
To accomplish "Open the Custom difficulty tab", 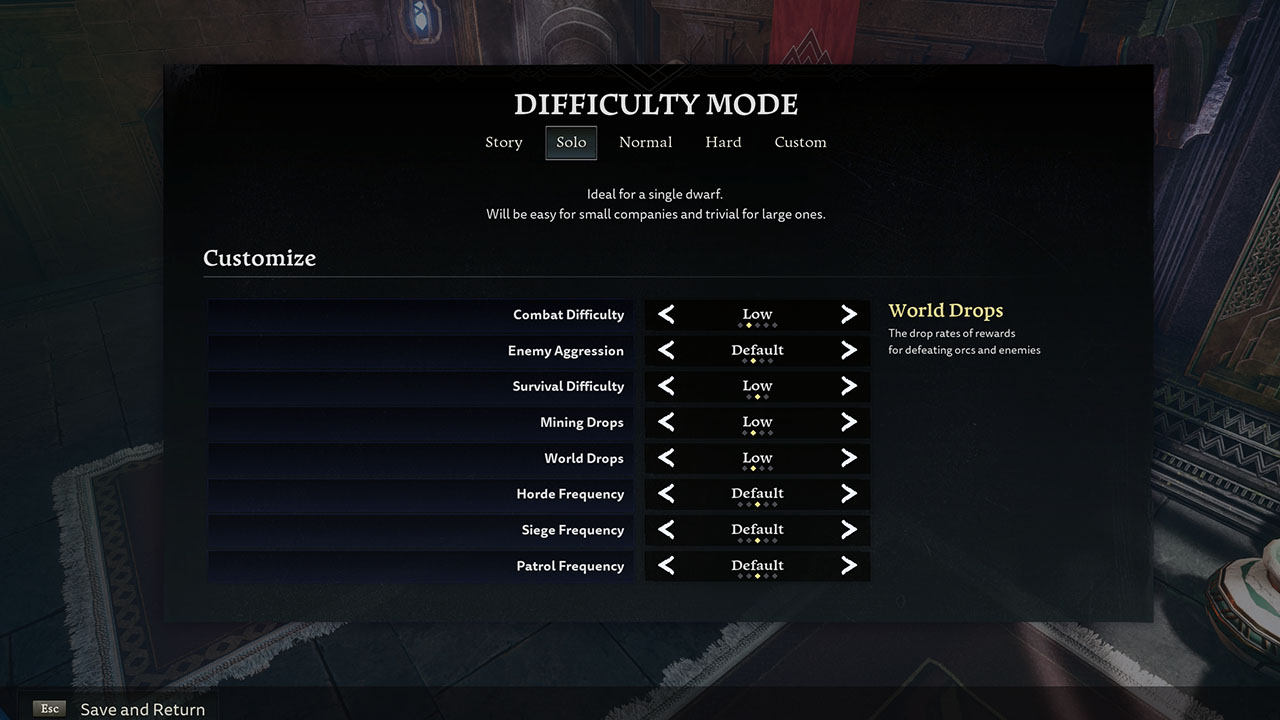I will point(800,142).
